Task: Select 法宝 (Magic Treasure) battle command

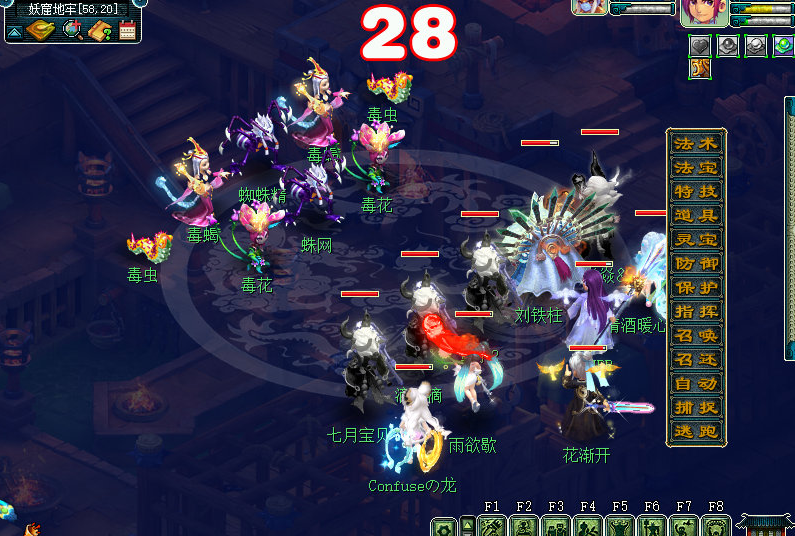Action: 696,167
